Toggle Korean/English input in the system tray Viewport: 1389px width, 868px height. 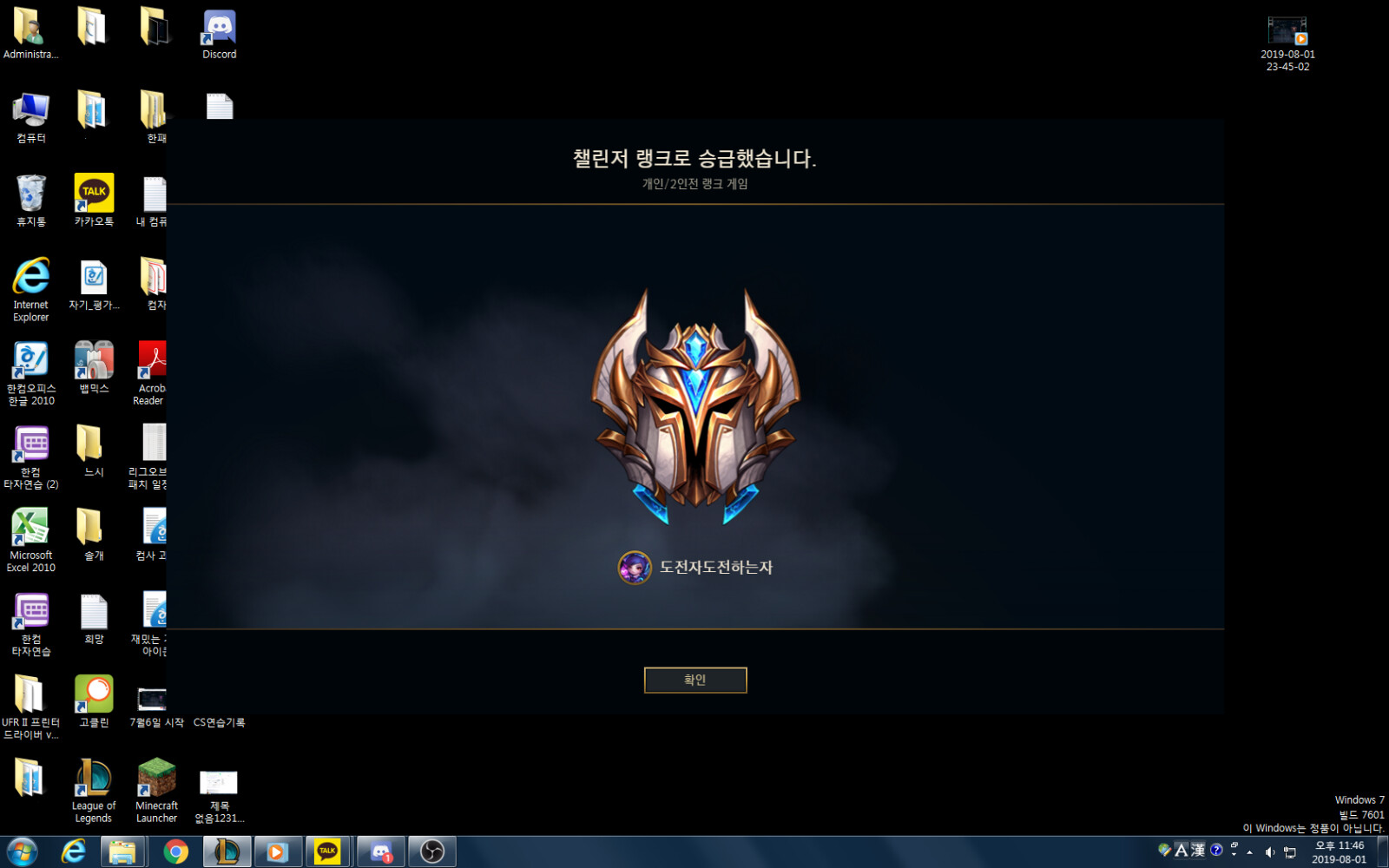(1182, 852)
